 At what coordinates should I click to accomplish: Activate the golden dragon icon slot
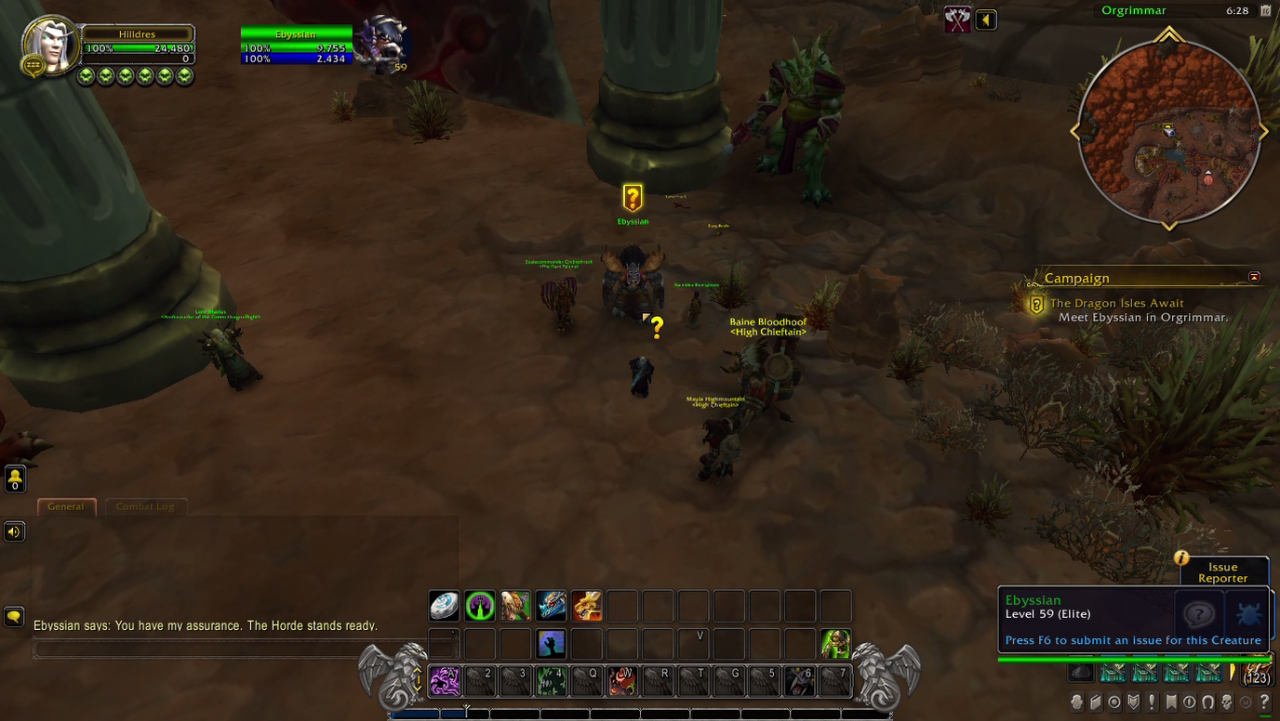(587, 606)
